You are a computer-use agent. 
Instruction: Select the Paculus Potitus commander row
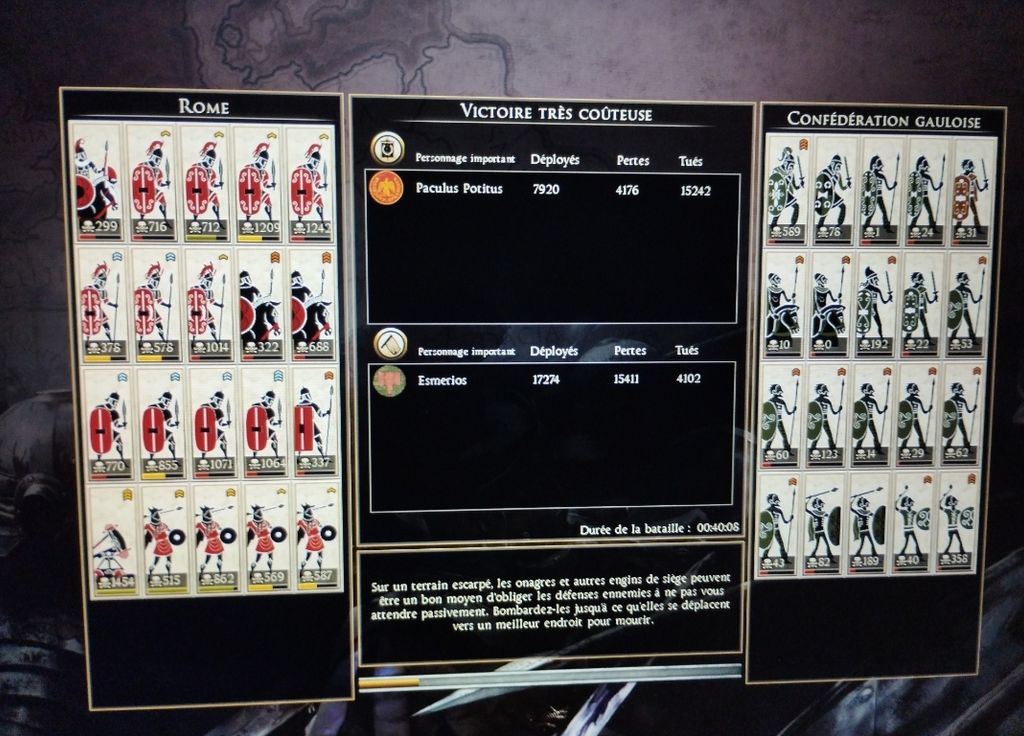pos(553,189)
